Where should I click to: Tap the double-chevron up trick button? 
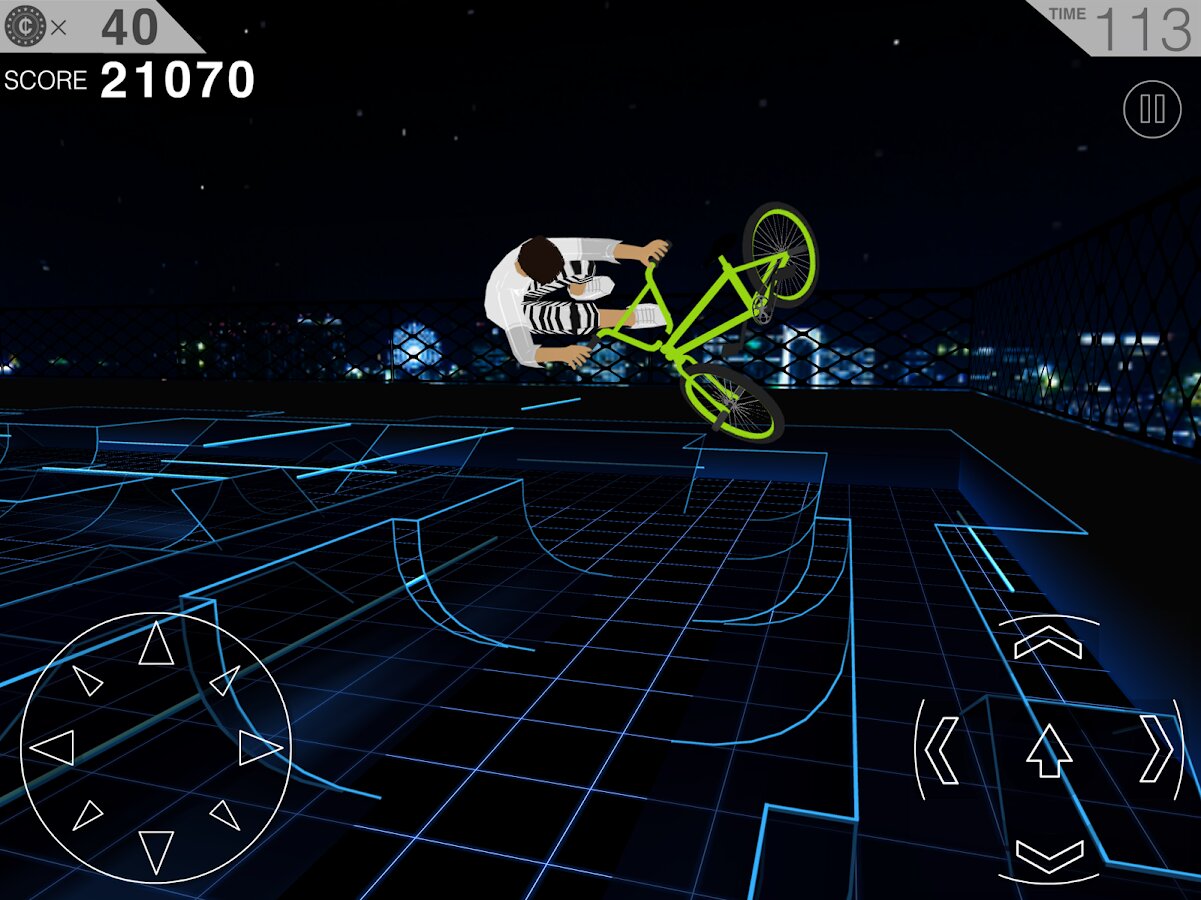pos(1048,642)
